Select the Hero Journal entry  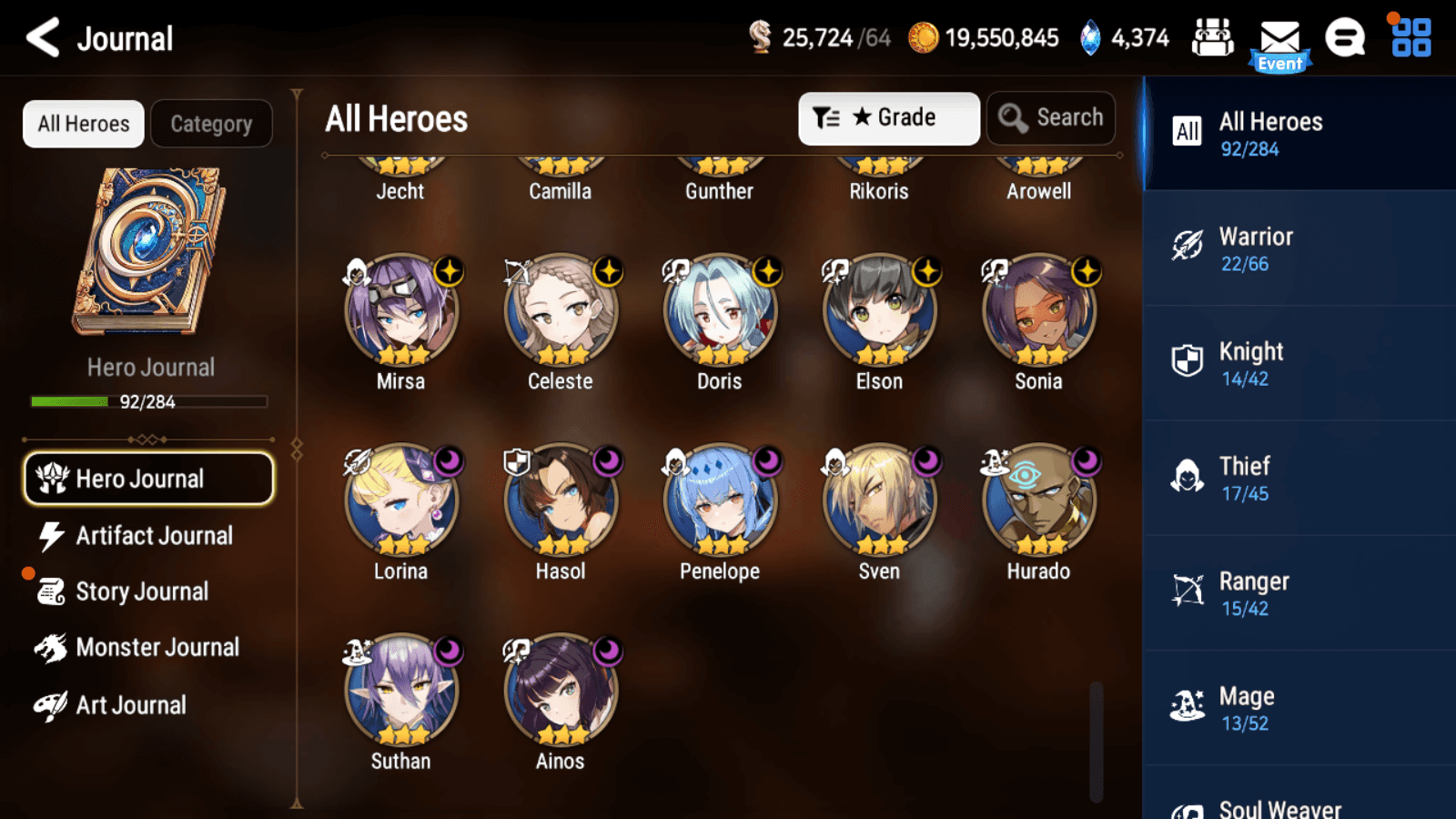tap(148, 479)
